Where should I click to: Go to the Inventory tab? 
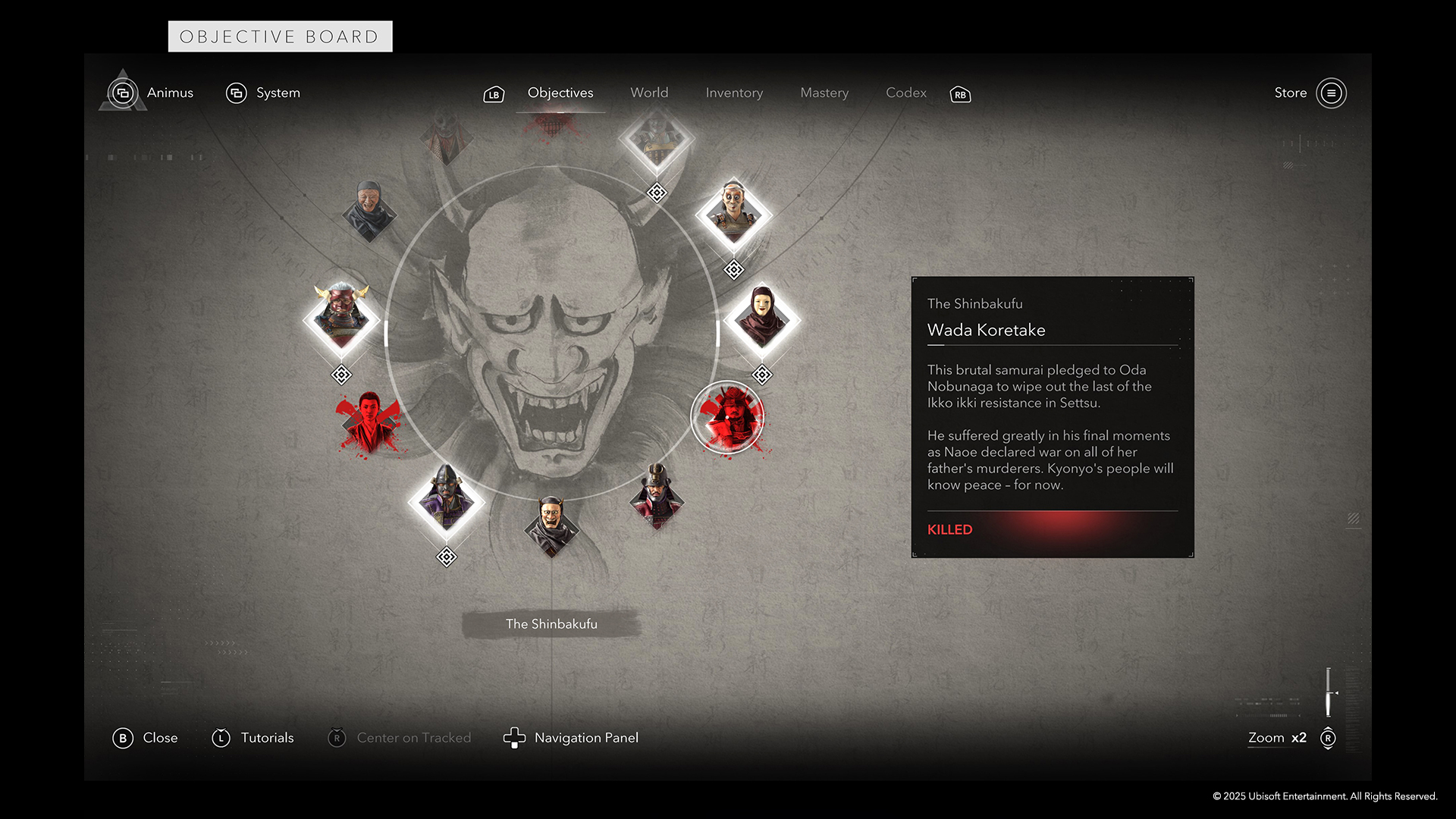(x=734, y=93)
